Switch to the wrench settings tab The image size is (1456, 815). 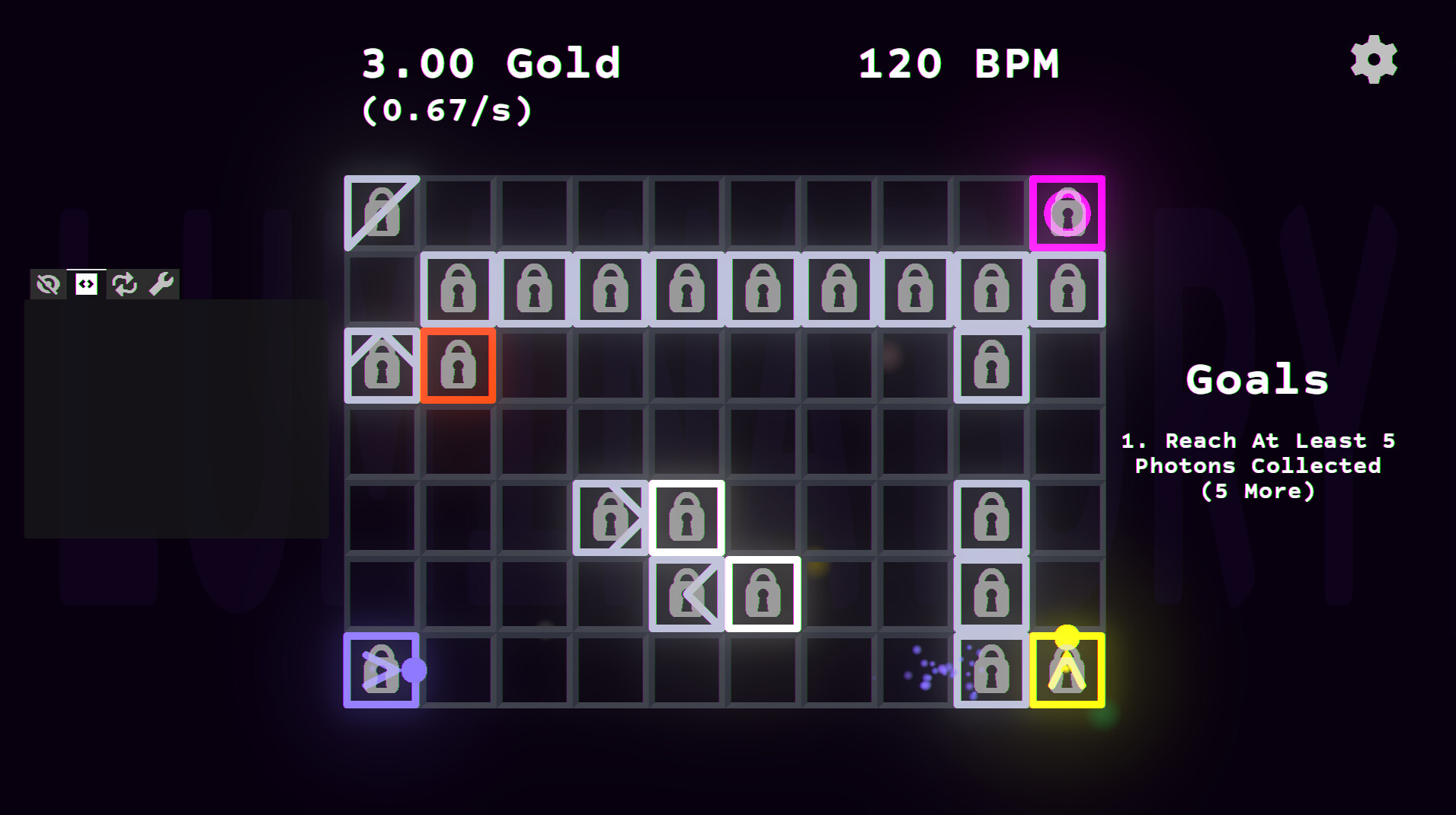162,283
